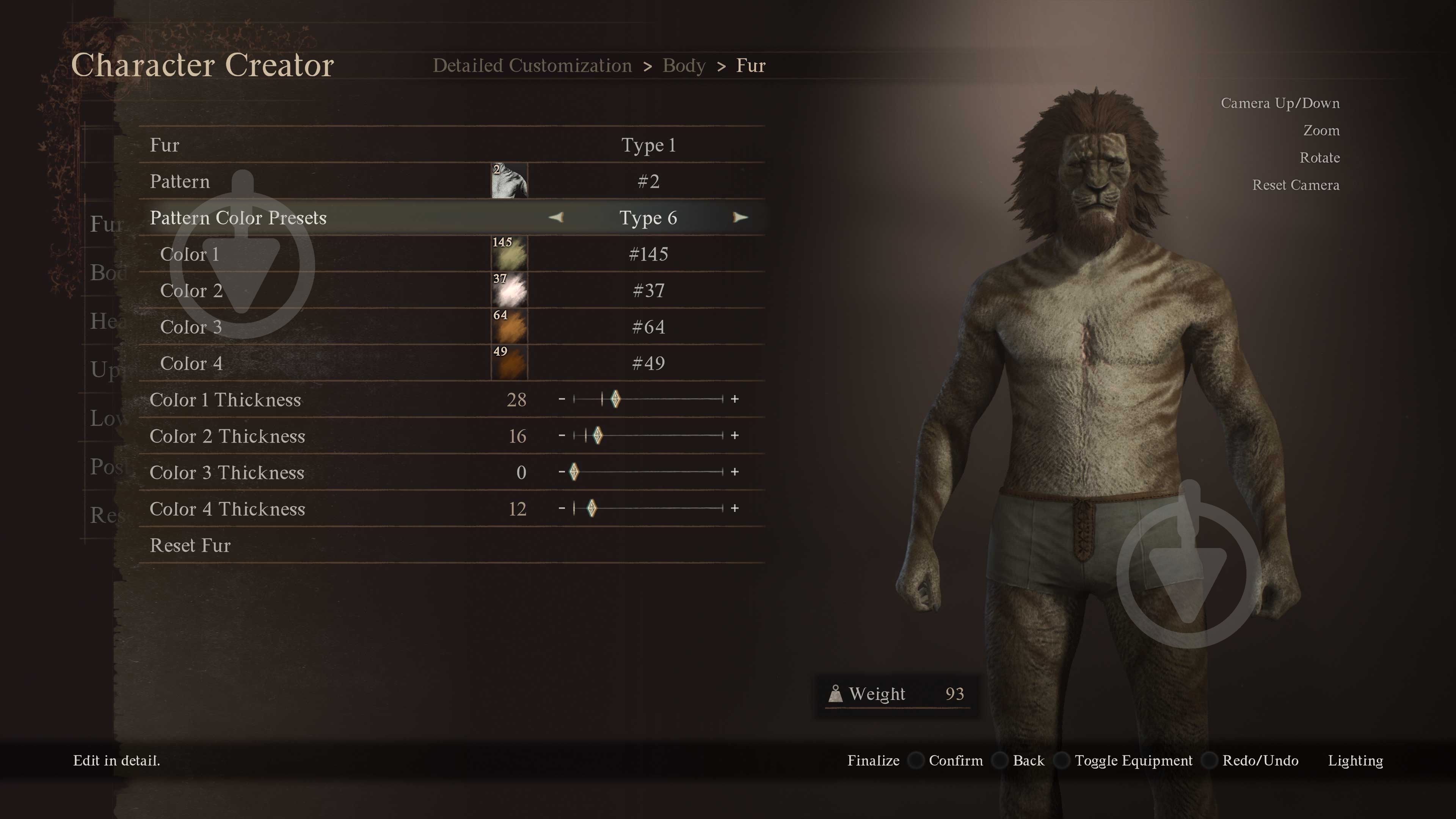
Task: Go to the next Pattern Color Preset
Action: pyautogui.click(x=740, y=218)
